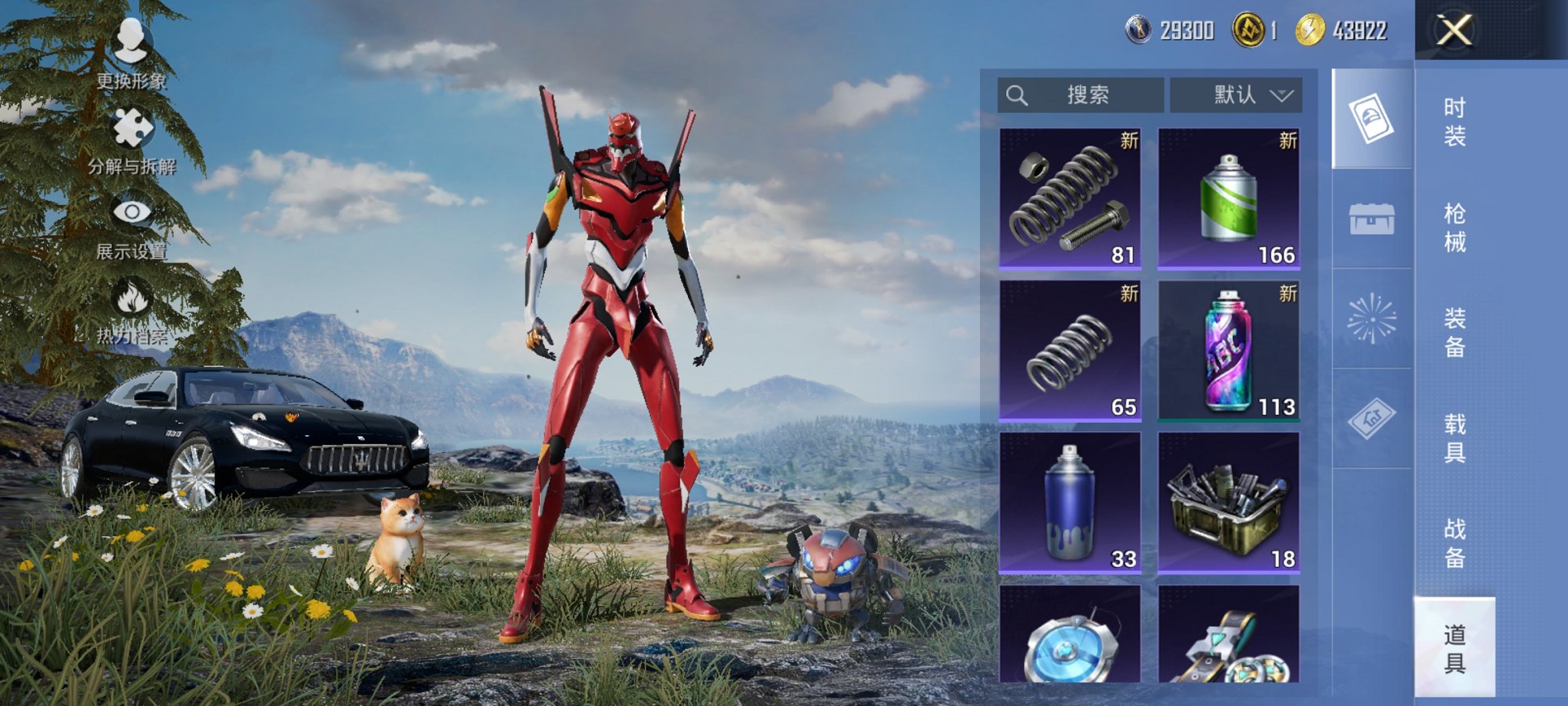
Task: Switch to the 载具 vehicles tab
Action: tap(1454, 438)
